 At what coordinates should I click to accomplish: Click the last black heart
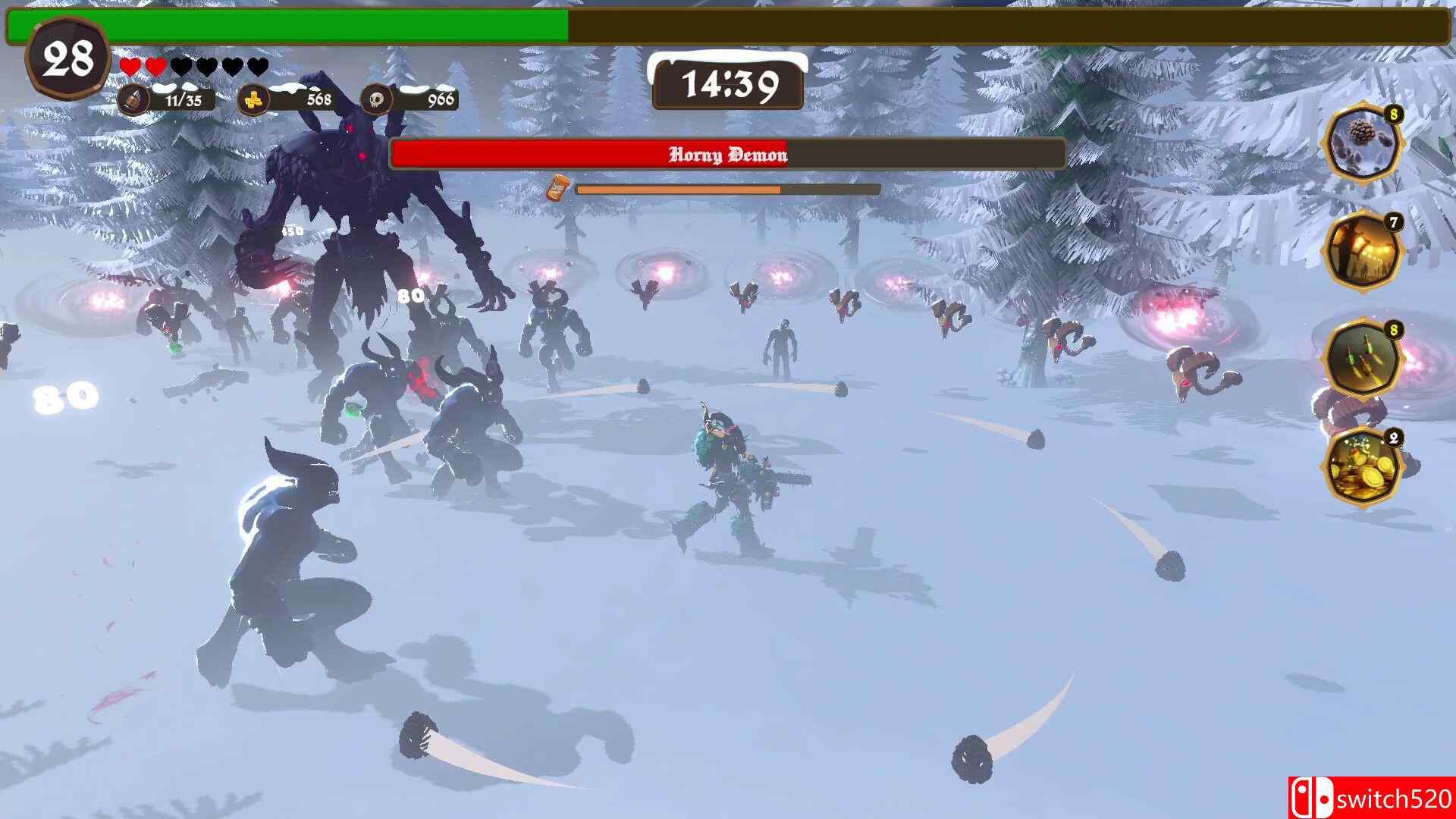pyautogui.click(x=256, y=67)
